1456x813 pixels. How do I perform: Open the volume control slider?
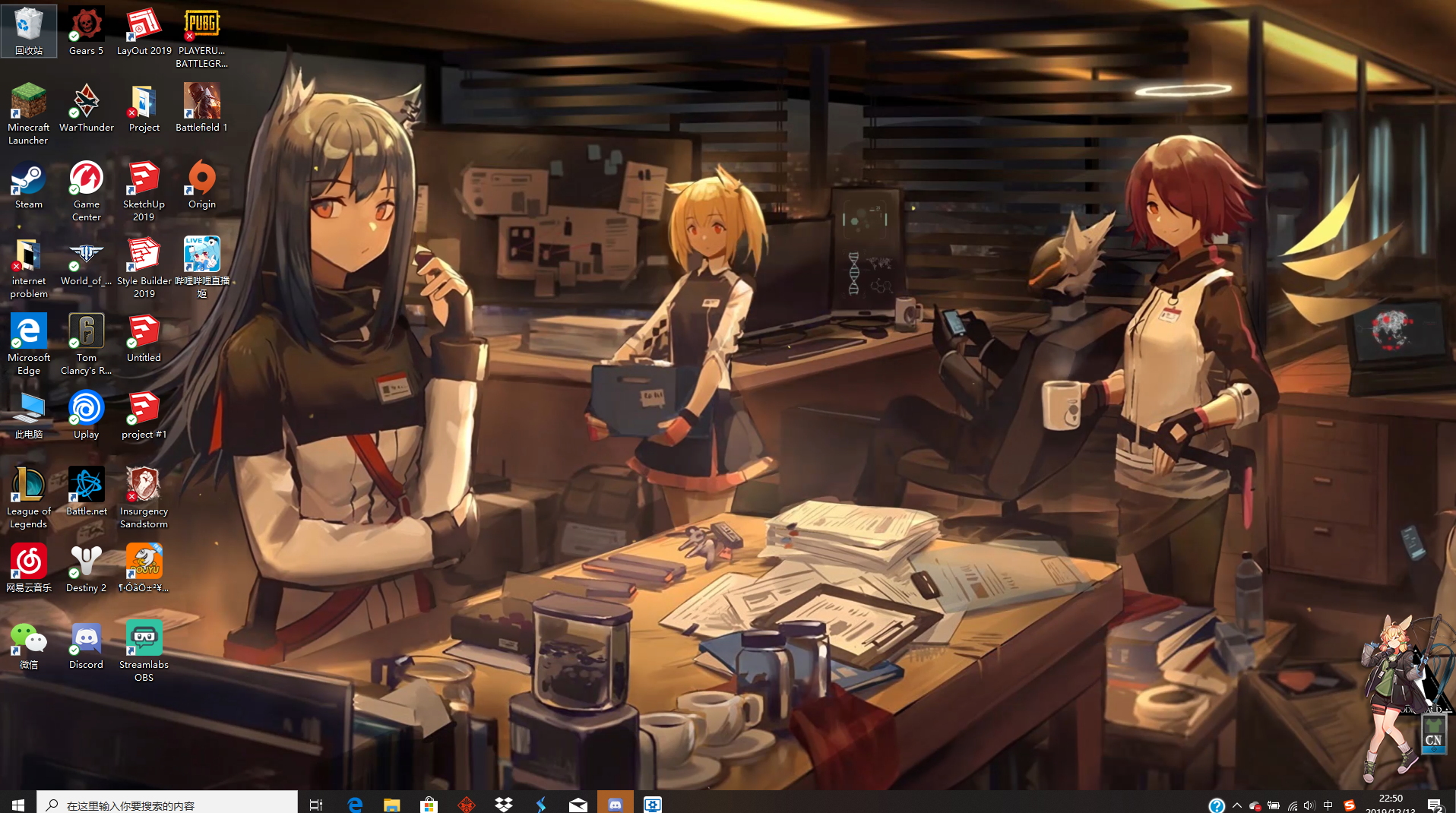(x=1309, y=805)
